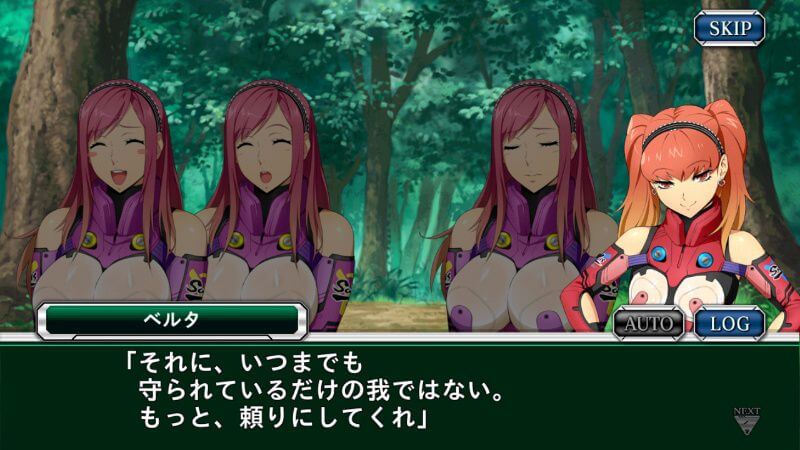Advance dialogue with the NEXT arrow

click(746, 420)
